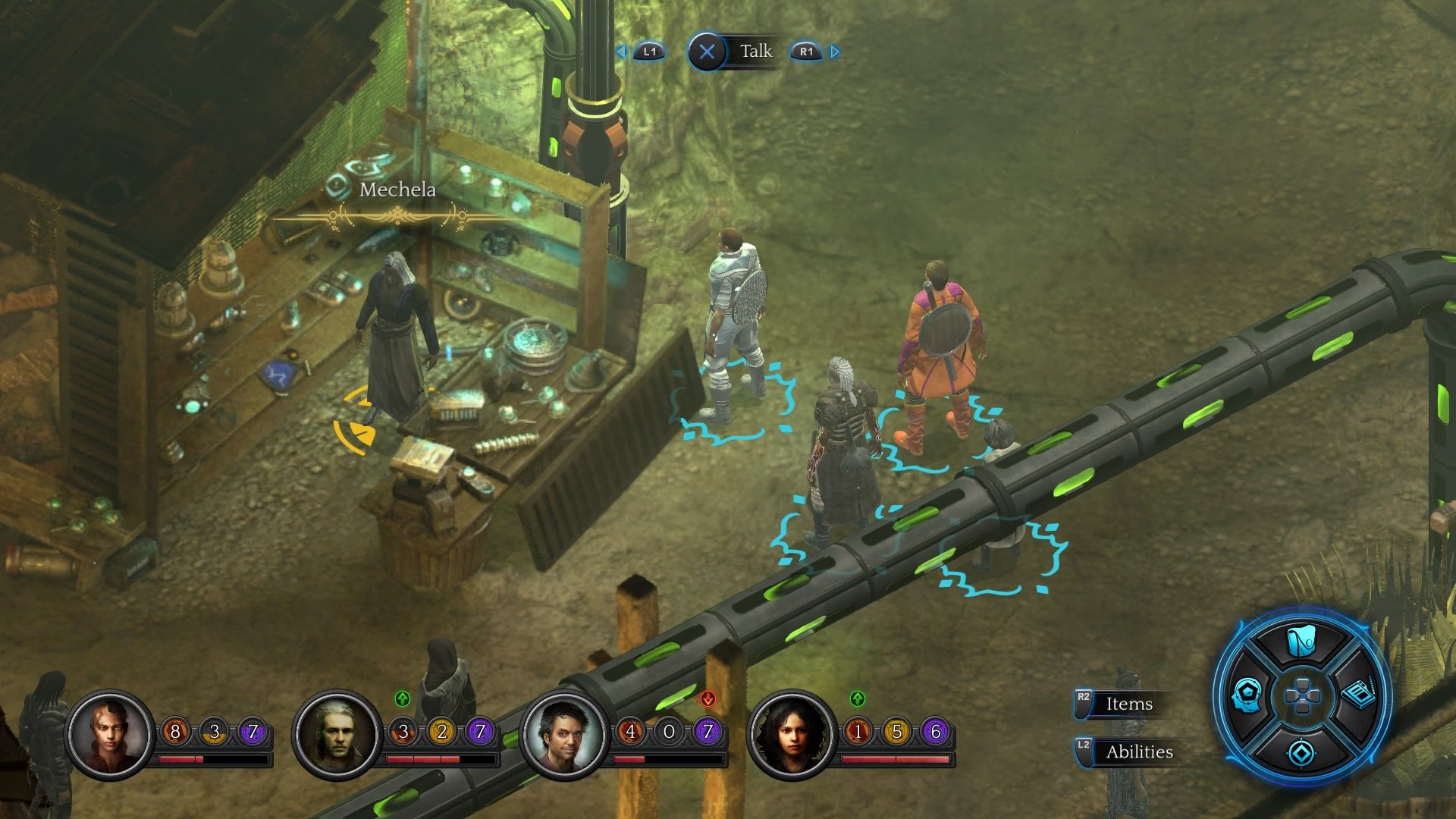The height and width of the screenshot is (819, 1456).
Task: Open the Items menu via the R2 label
Action: pos(1125,704)
